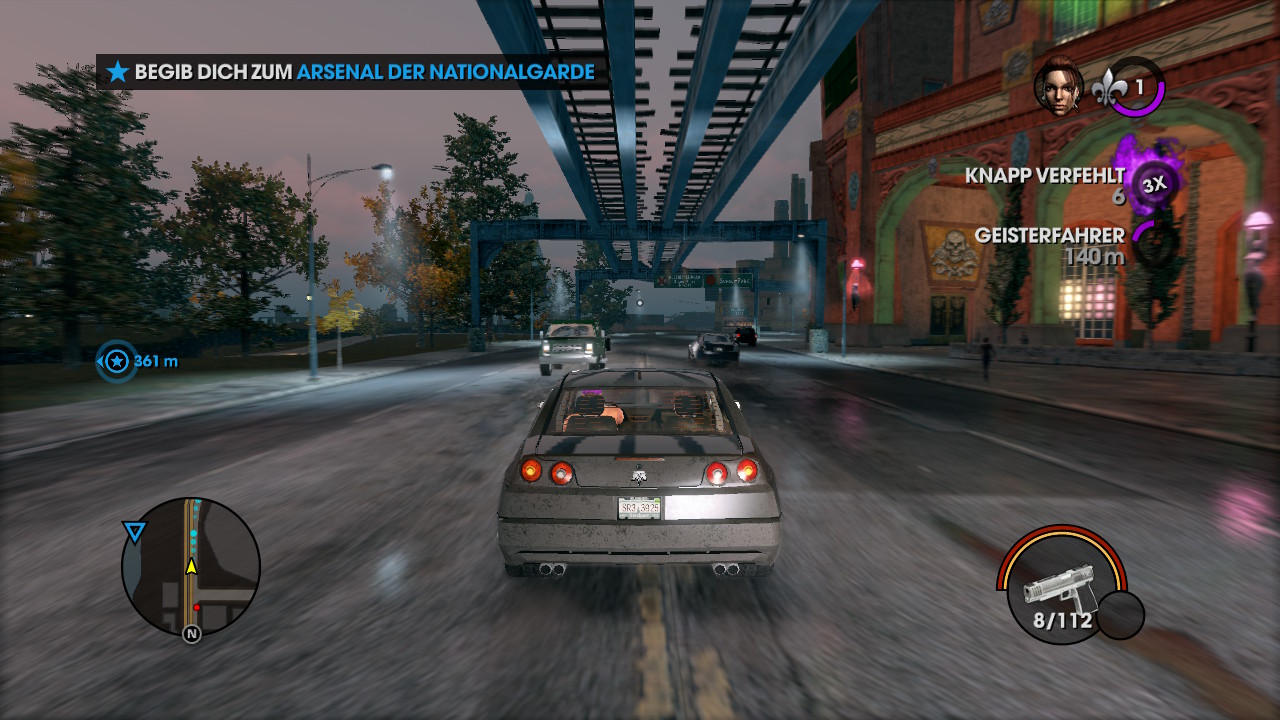
Task: Click the Geisterfahrer bonus ring
Action: coord(1152,244)
